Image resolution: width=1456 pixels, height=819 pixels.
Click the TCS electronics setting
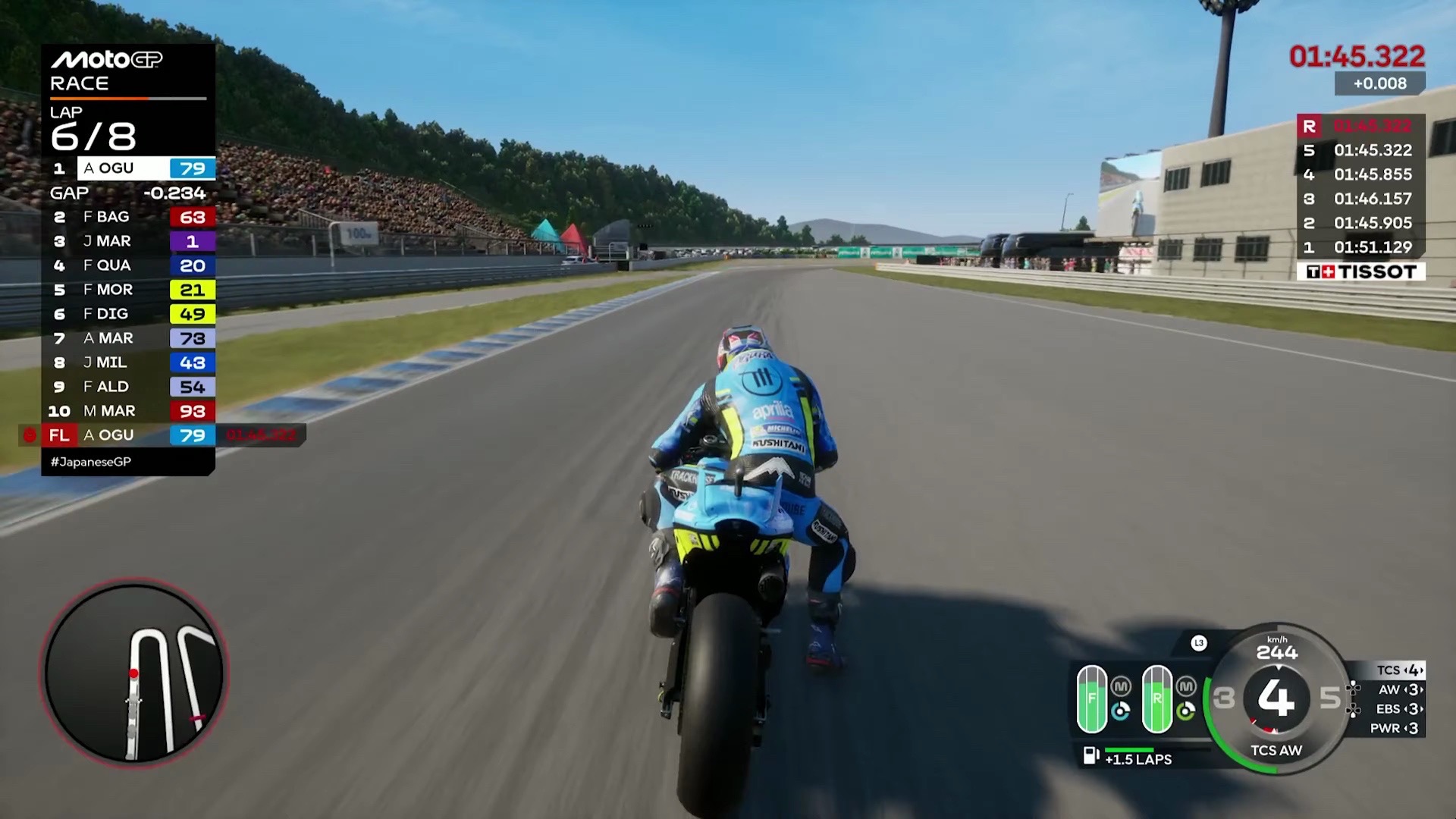[1400, 670]
